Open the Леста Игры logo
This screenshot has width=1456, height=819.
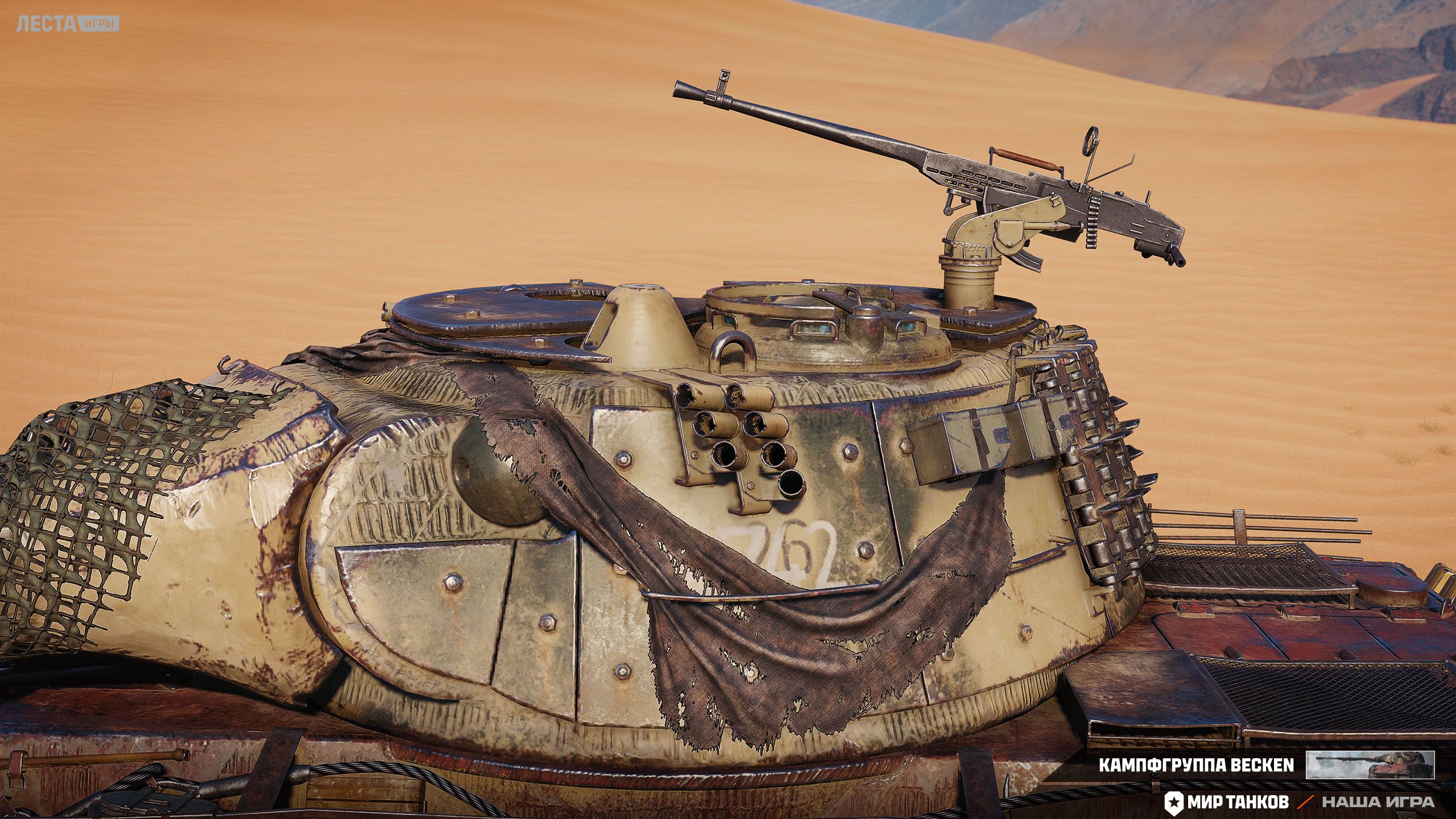point(67,24)
